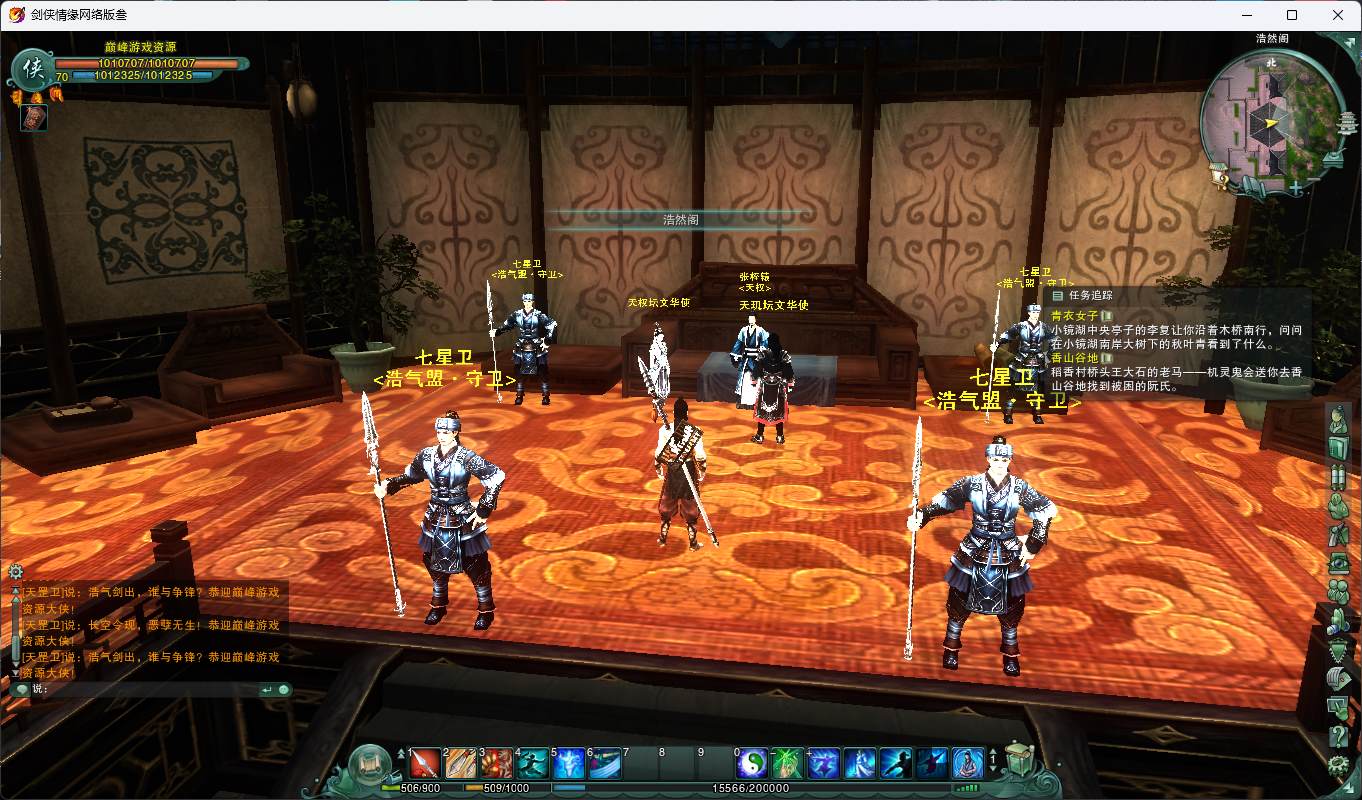The height and width of the screenshot is (800, 1362).
Task: Open the jade chest at hotbar's right end
Action: point(1018,760)
